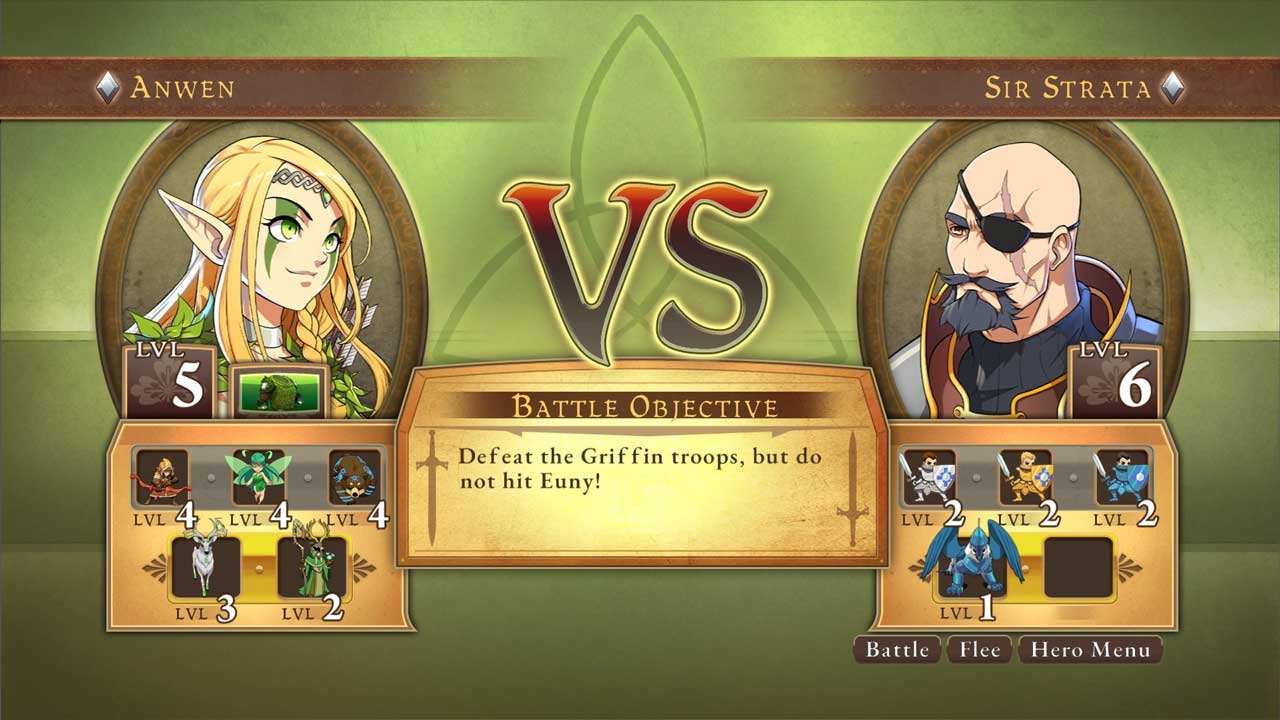Click the green item icon beside Anwen's level
Image resolution: width=1280 pixels, height=720 pixels.
click(x=280, y=390)
